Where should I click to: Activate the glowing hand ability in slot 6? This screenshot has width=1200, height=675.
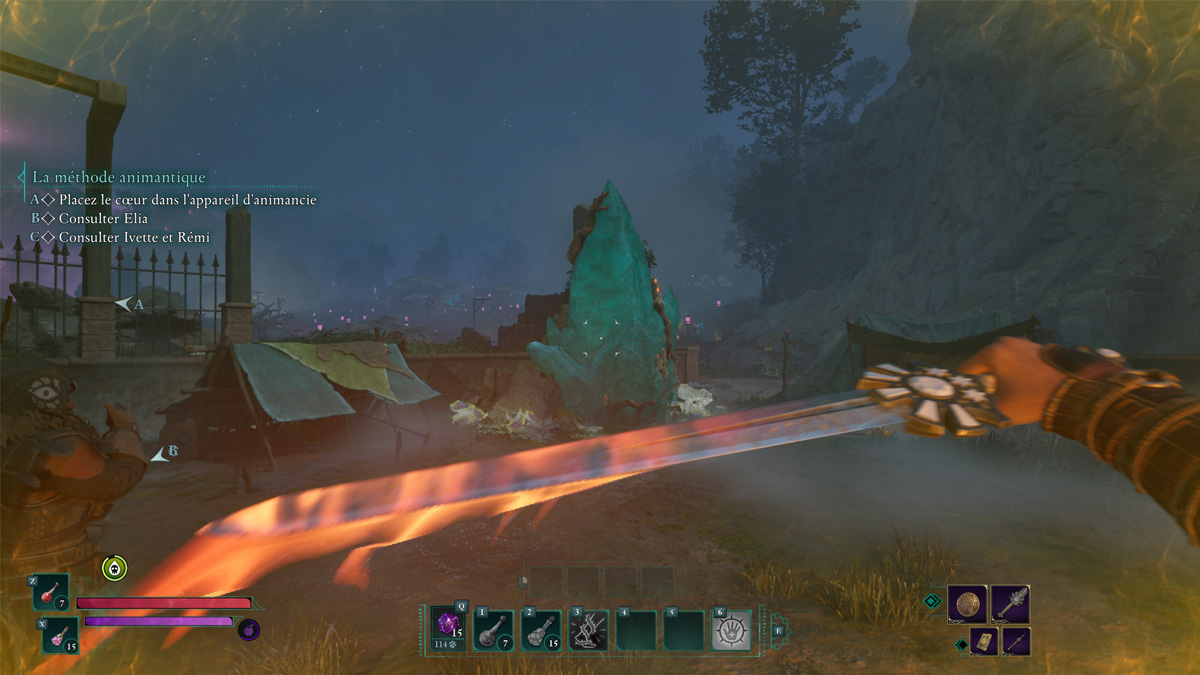coord(732,630)
